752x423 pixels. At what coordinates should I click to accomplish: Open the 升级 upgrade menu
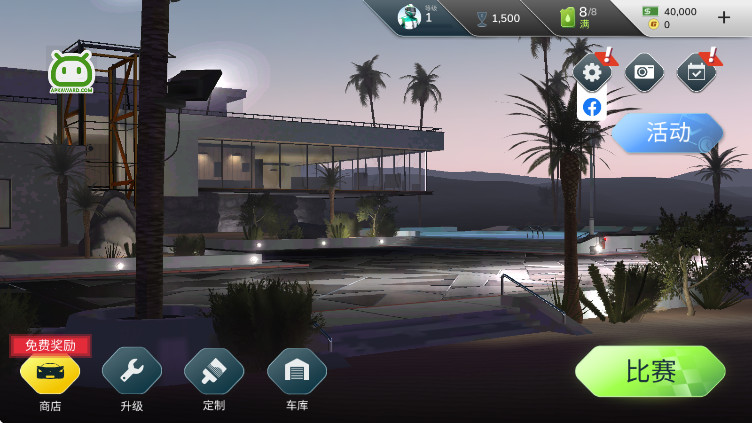(x=132, y=373)
